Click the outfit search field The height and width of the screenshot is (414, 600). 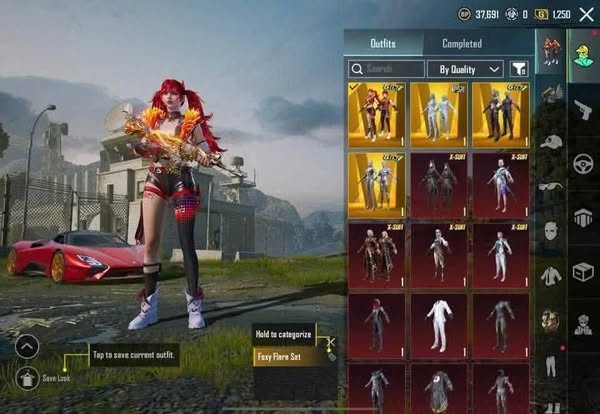[384, 69]
